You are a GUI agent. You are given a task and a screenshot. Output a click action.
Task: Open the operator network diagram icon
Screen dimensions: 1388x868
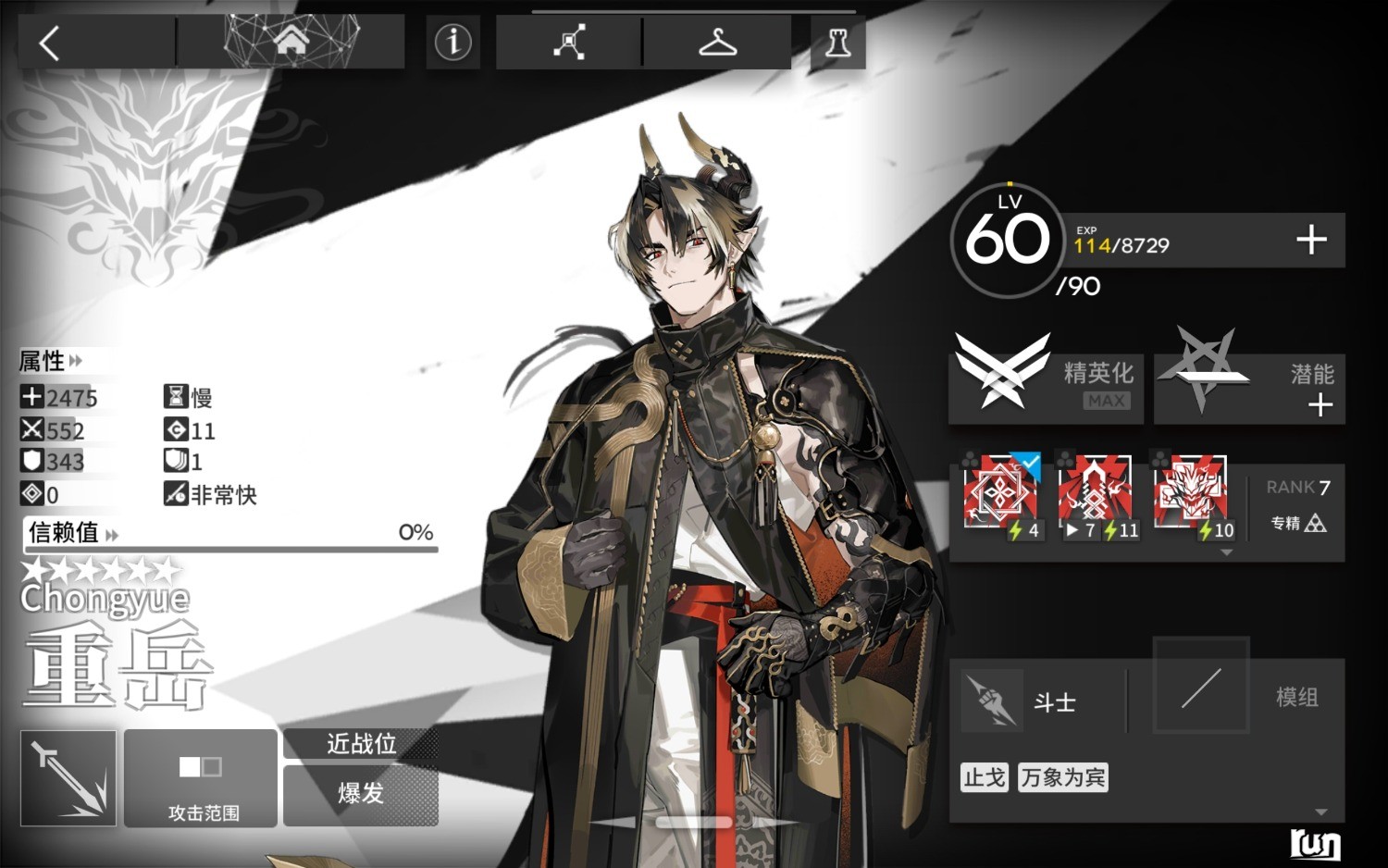point(569,43)
